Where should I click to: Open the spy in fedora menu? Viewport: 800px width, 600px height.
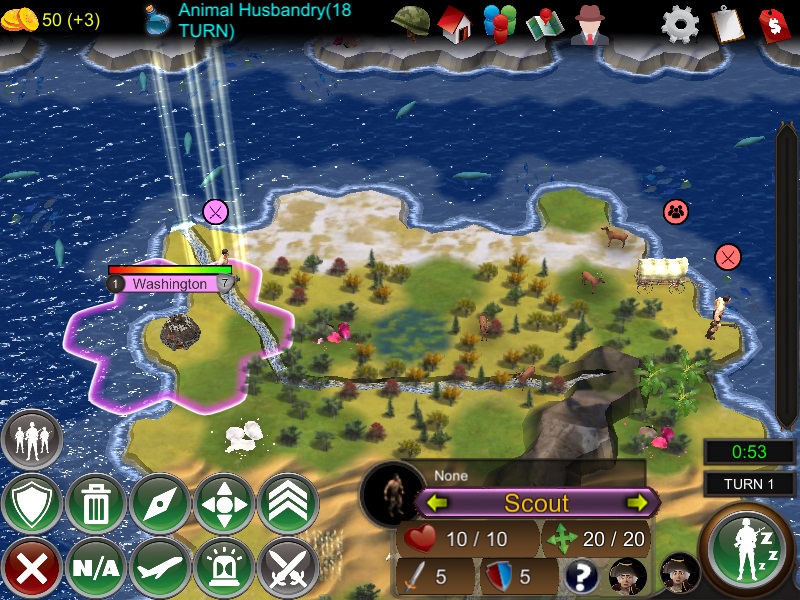[591, 23]
